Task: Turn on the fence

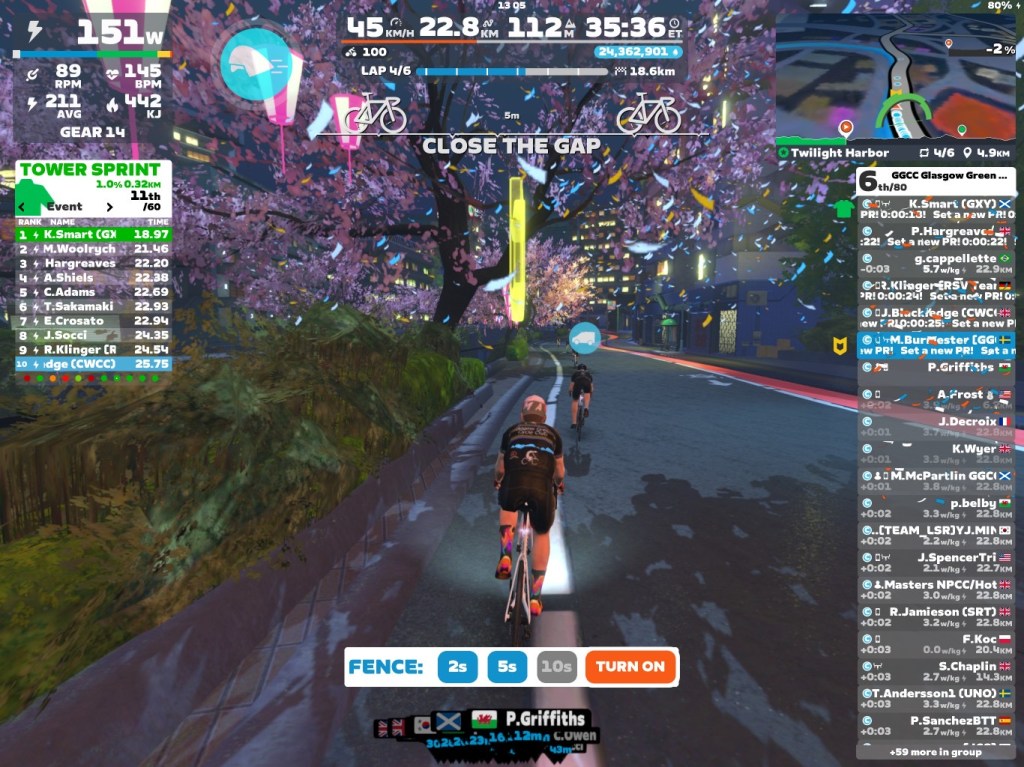Action: 631,666
